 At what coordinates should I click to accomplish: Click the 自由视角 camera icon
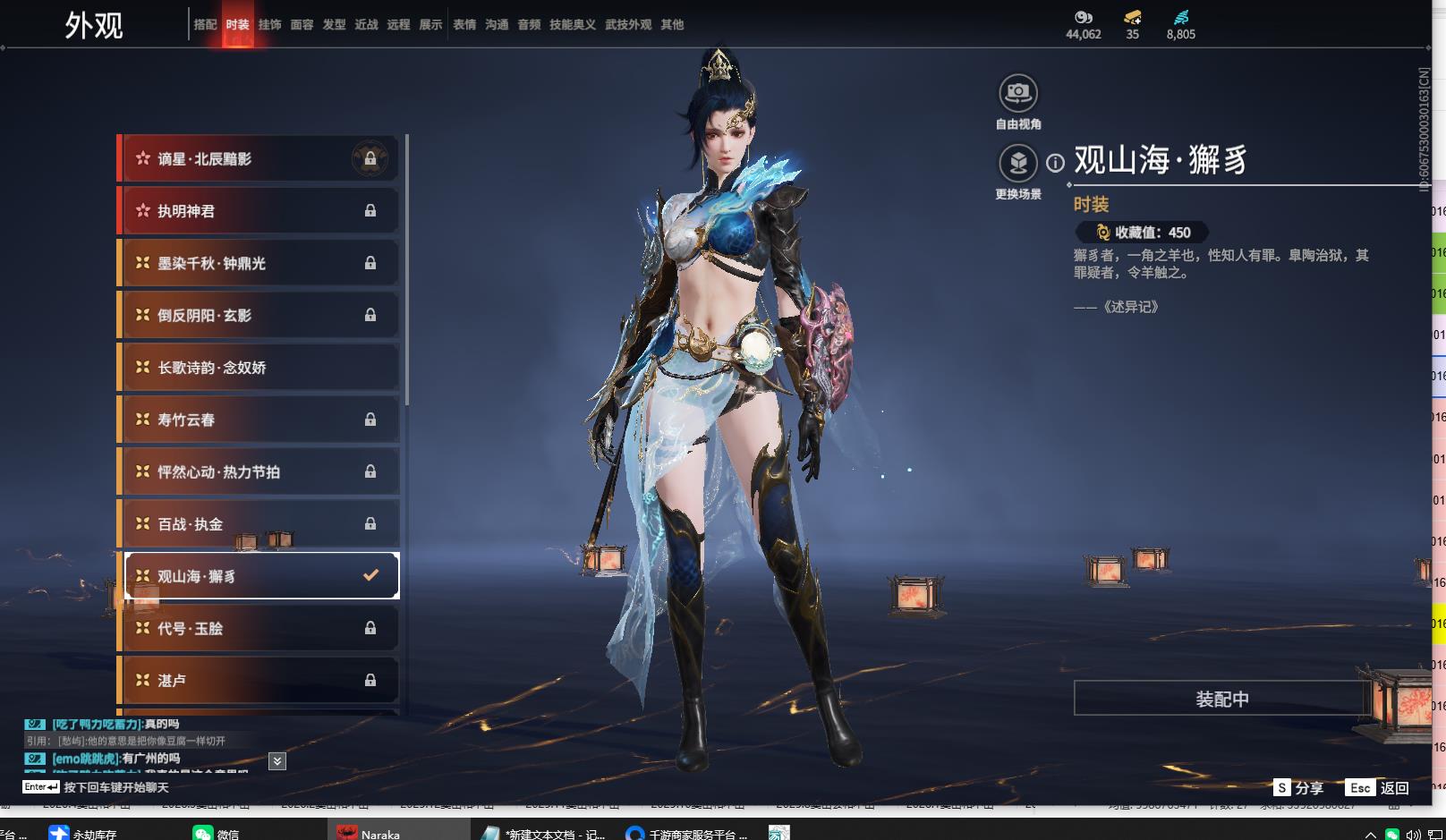tap(1017, 93)
